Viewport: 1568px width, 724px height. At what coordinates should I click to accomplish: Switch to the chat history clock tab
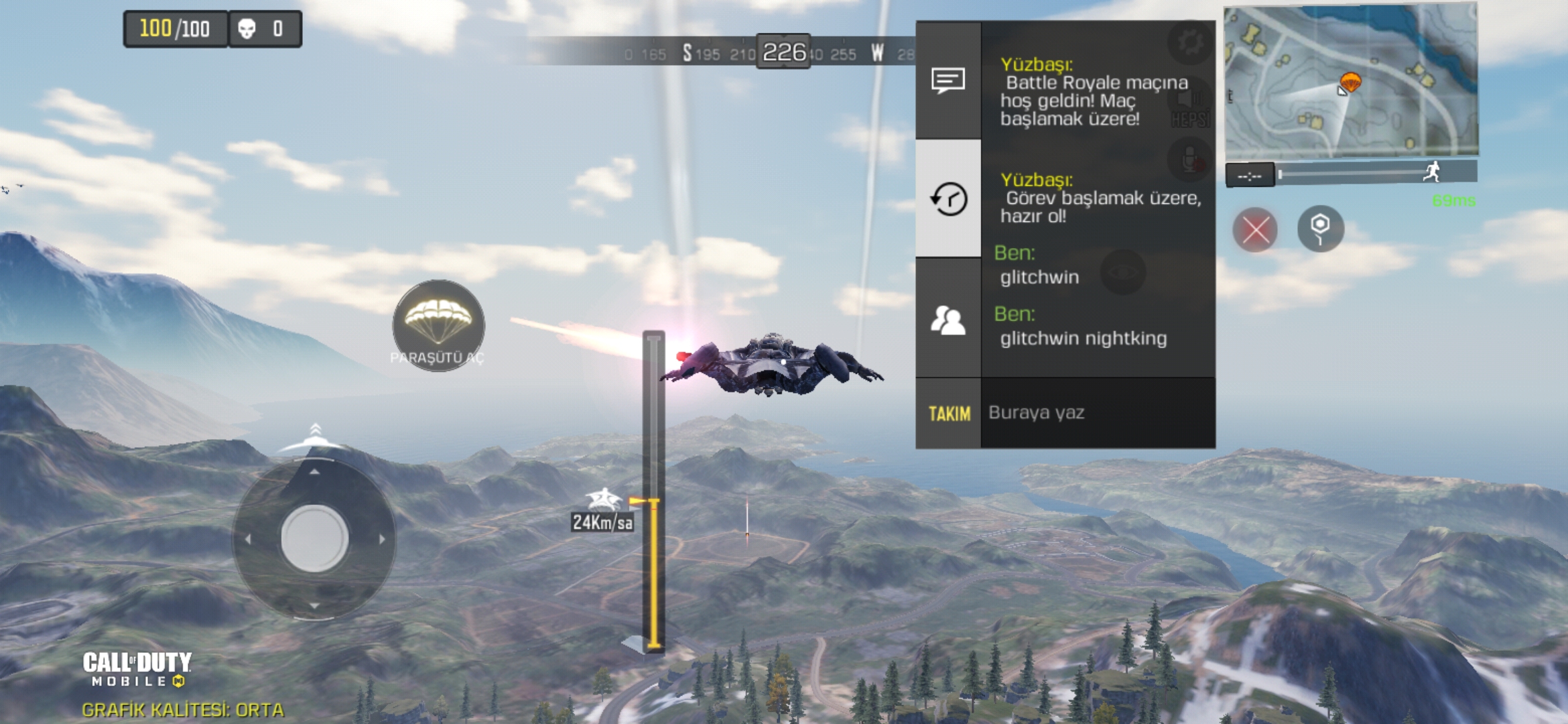948,198
